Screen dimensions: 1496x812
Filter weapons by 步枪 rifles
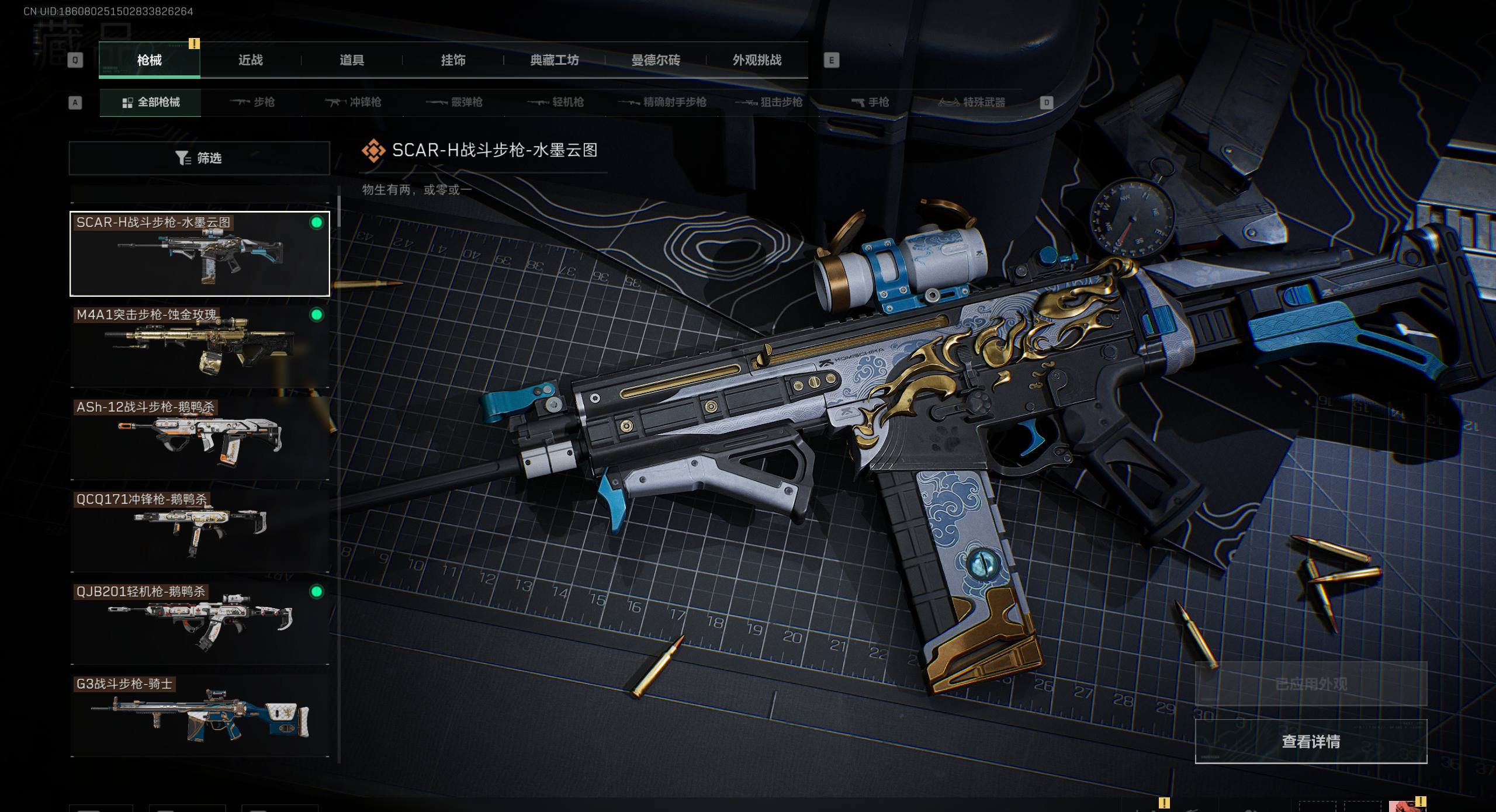pos(252,103)
